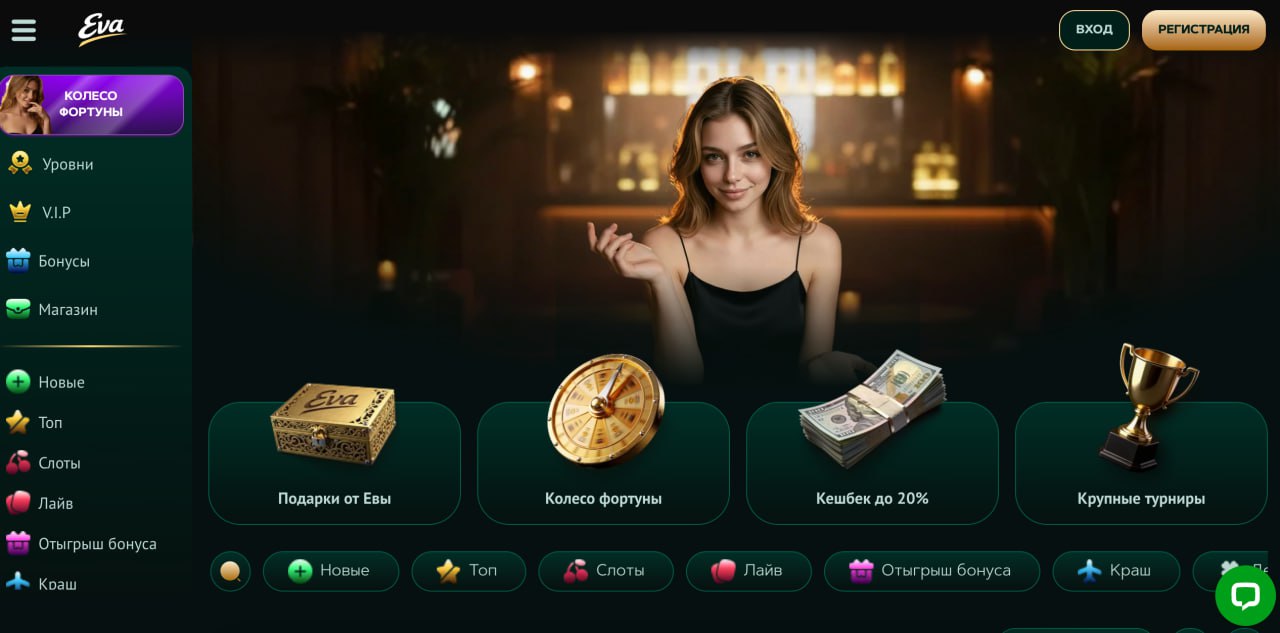Select Лайв in the sidebar list
Screen dimensions: 1280x633
(55, 503)
